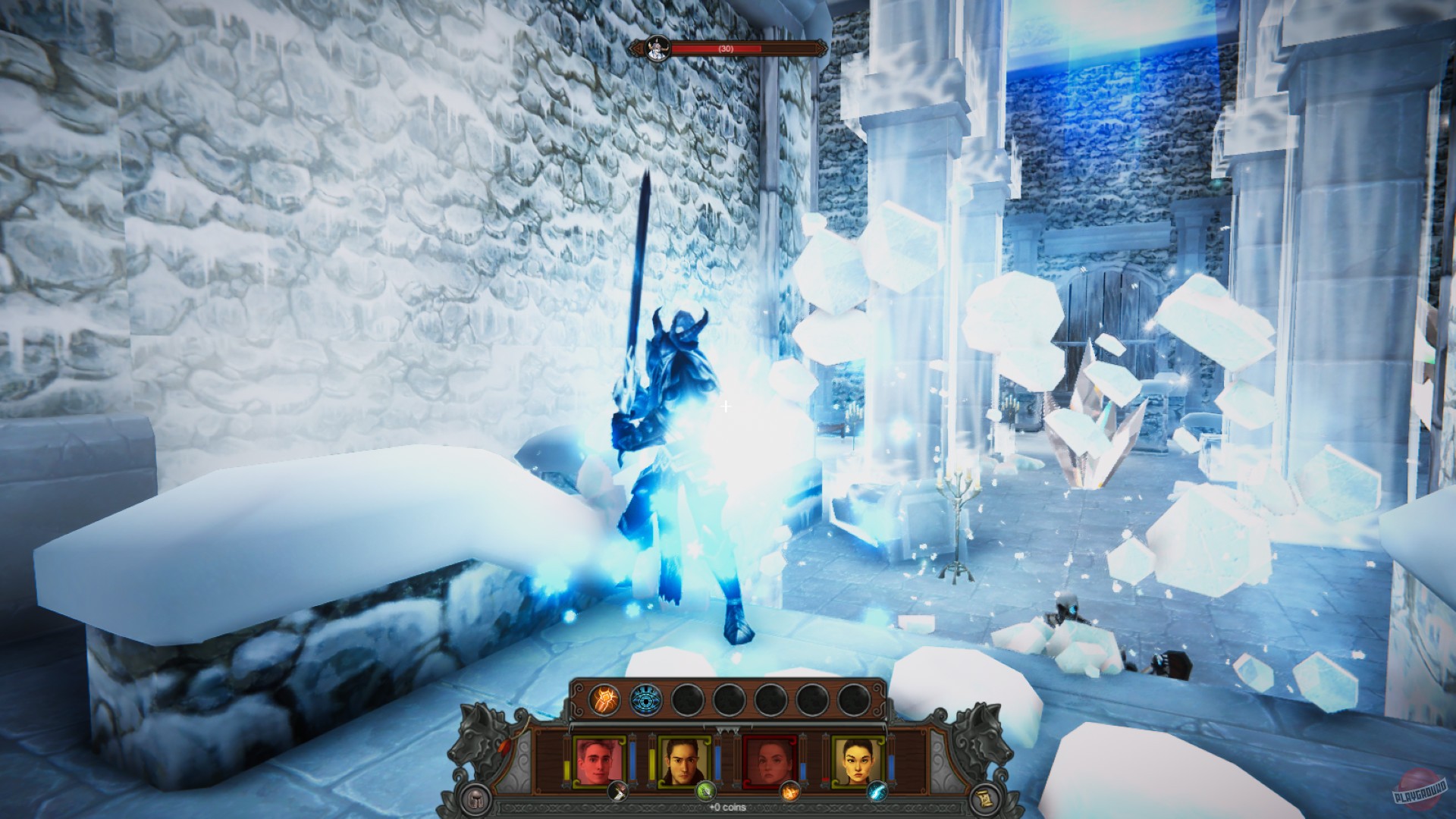The image size is (1456, 819).
Task: Click the second character's blue mana bar
Action: pos(719,761)
